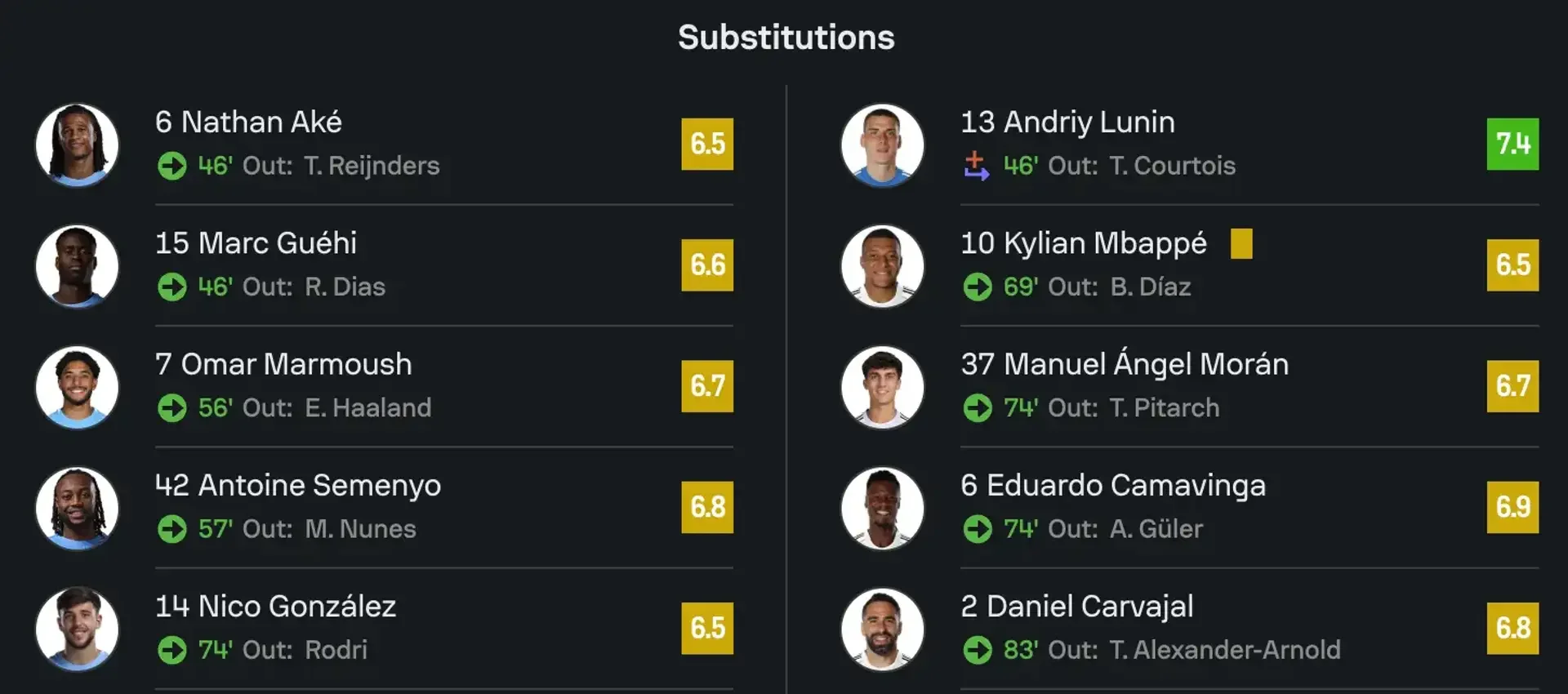View Omar Marmoush's player details

pos(283,364)
